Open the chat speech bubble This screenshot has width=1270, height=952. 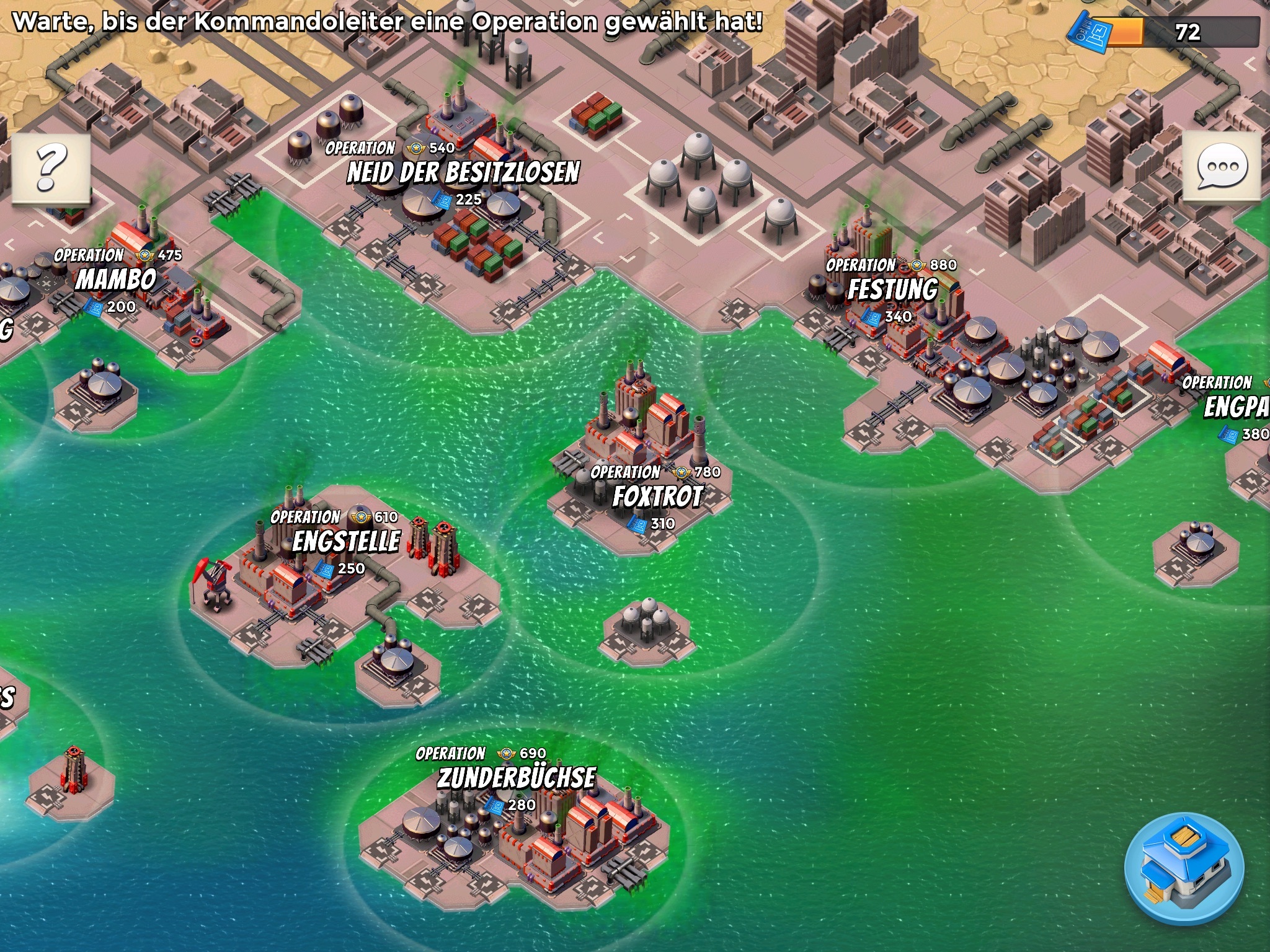pos(1221,167)
